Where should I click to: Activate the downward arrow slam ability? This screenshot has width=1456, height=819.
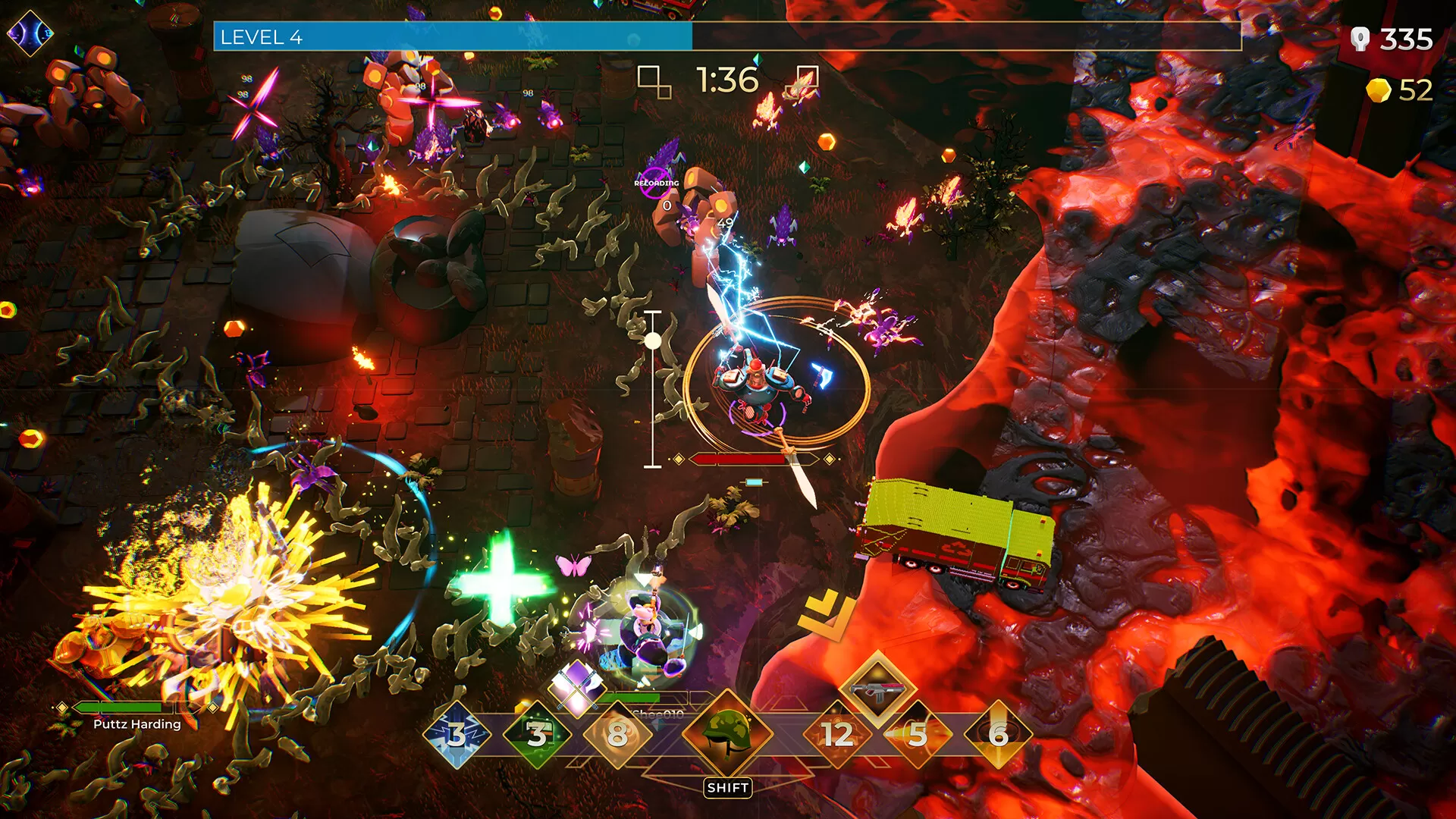998,734
